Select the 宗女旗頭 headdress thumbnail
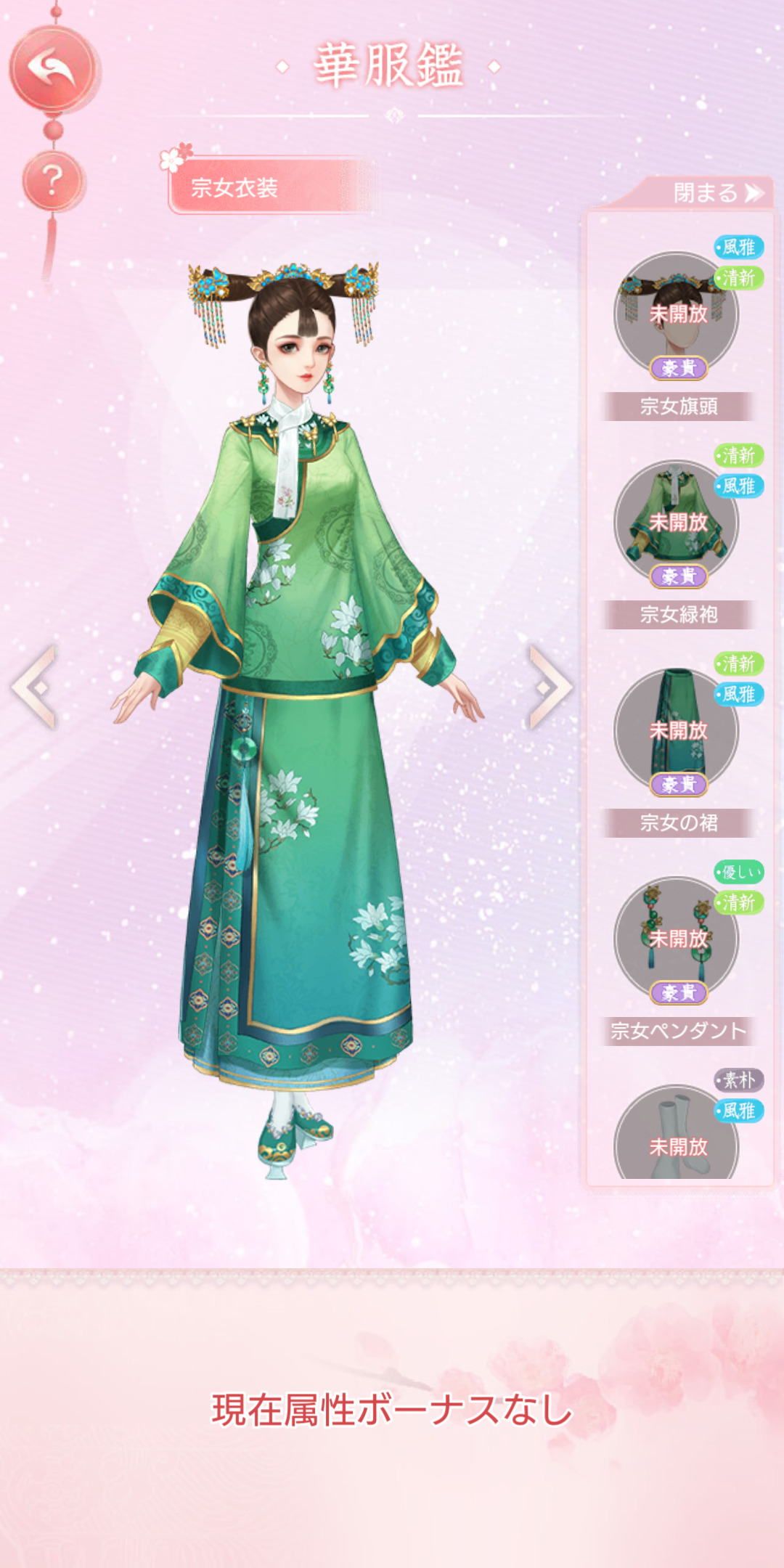Viewport: 784px width, 1568px height. point(676,315)
